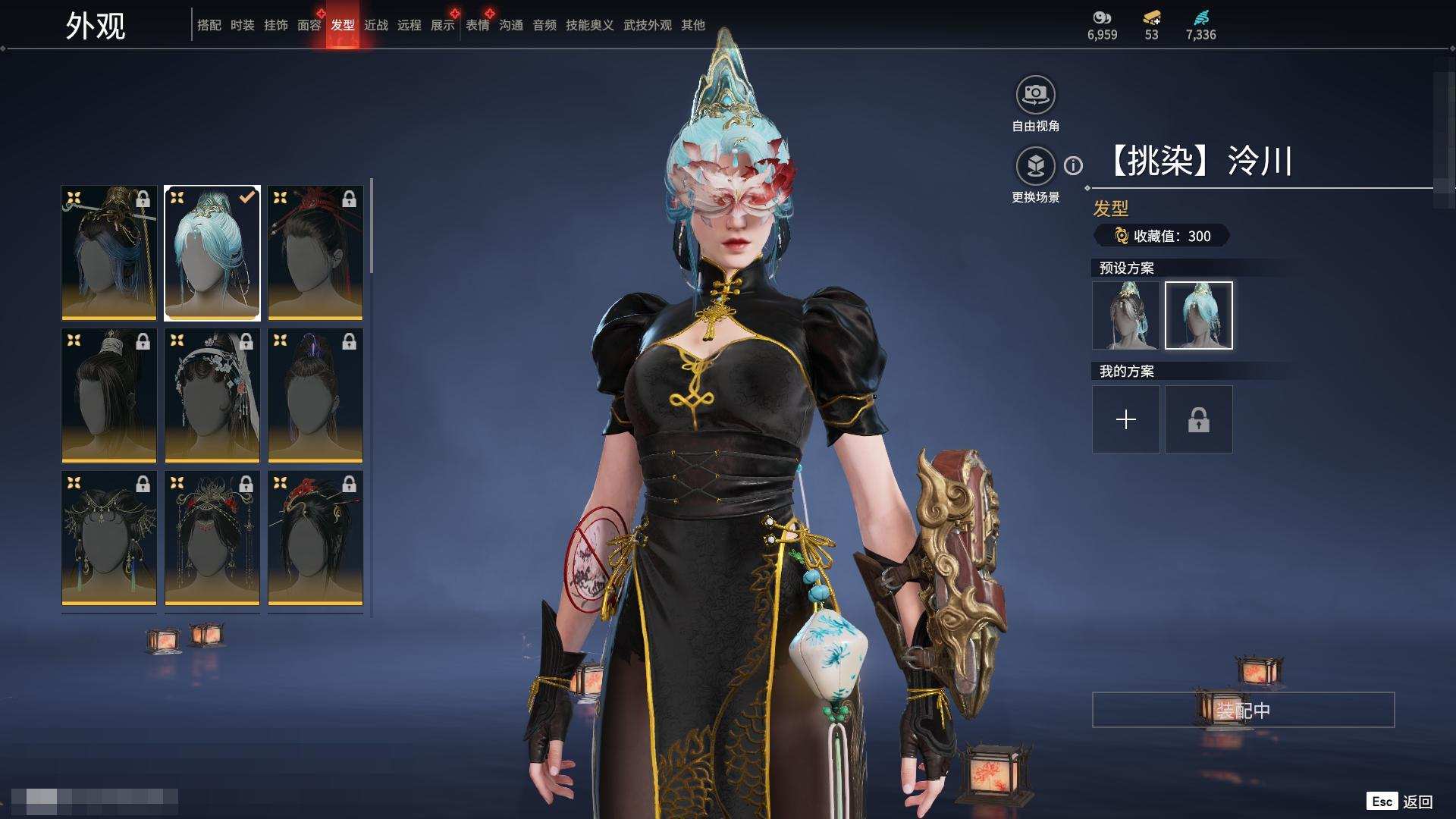Viewport: 1456px width, 819px height.
Task: Switch to the 技能奥义 tab
Action: tap(589, 25)
